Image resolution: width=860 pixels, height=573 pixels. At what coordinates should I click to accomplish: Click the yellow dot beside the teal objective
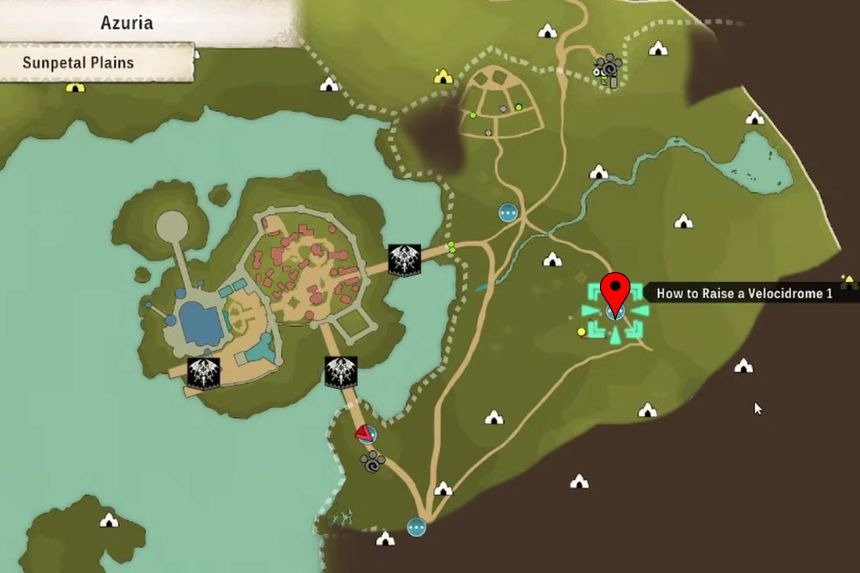pyautogui.click(x=582, y=332)
